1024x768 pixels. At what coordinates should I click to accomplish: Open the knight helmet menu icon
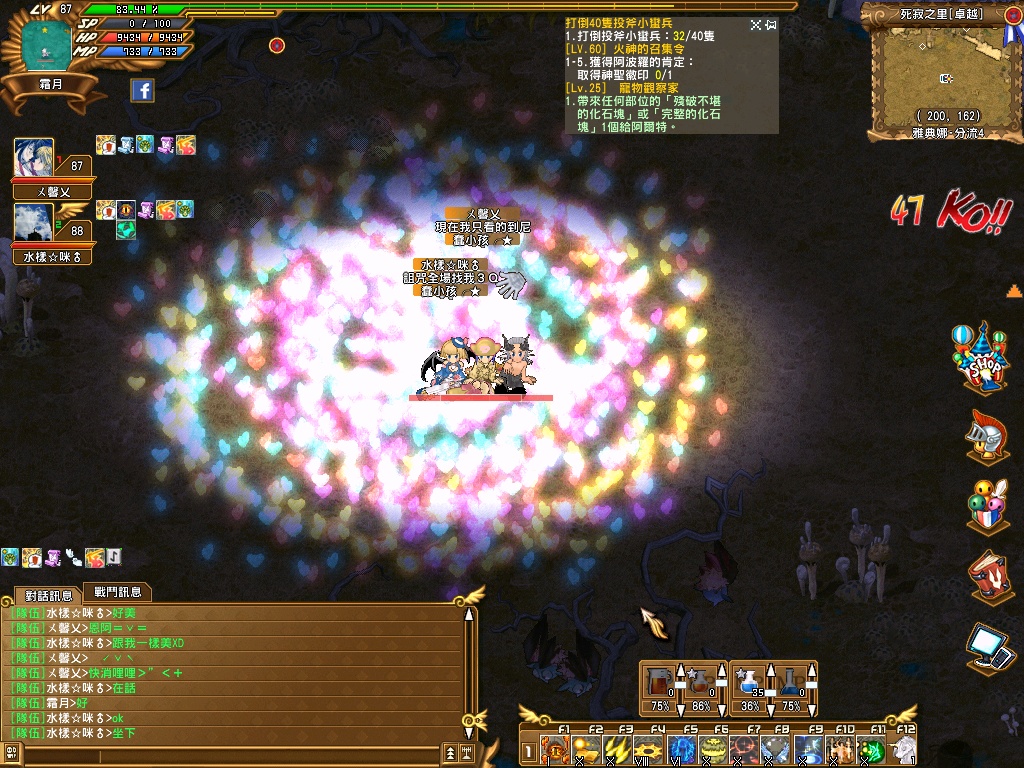[985, 435]
